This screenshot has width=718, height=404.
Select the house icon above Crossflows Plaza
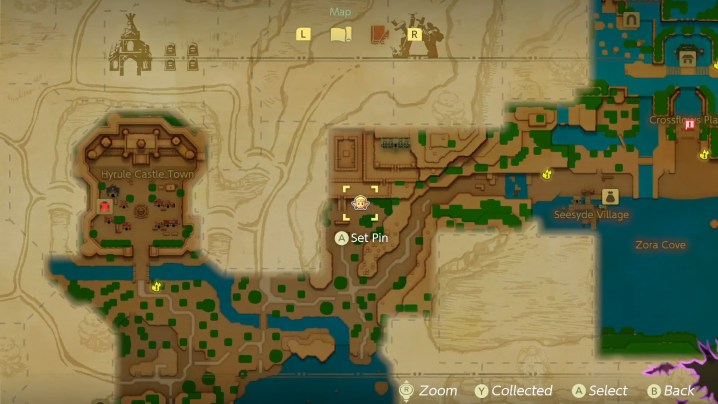pos(688,57)
